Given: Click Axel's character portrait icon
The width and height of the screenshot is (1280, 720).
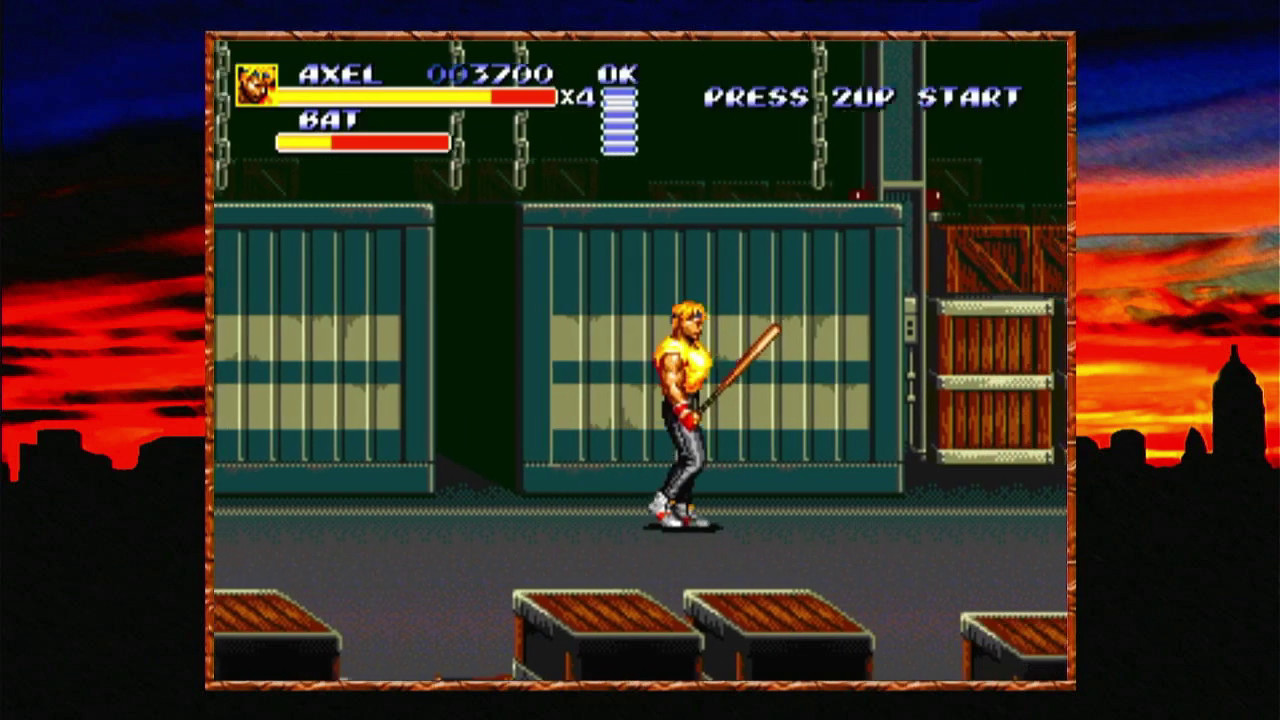Looking at the screenshot, I should 256,85.
